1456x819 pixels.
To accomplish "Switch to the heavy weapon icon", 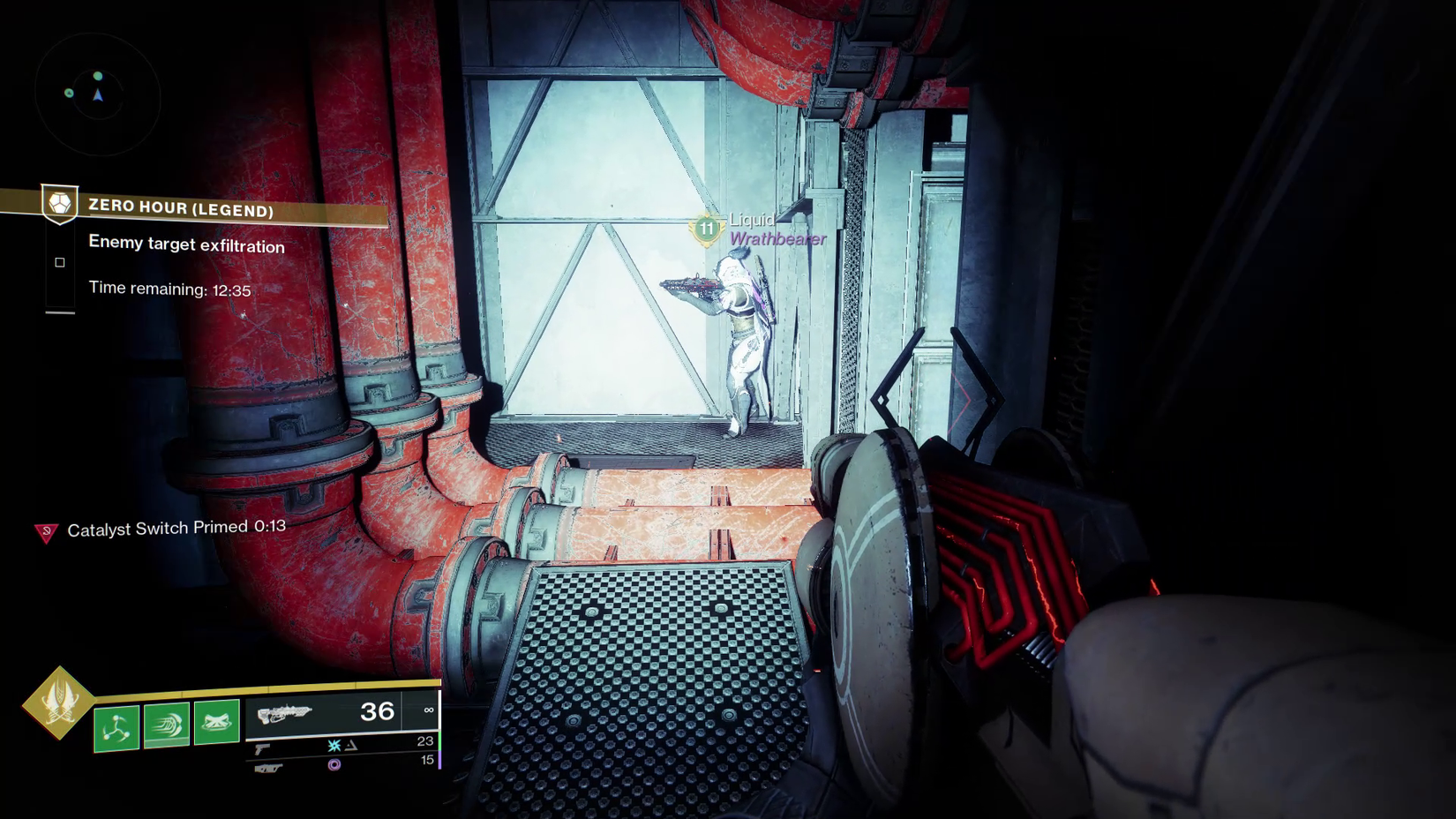I will pos(268,769).
